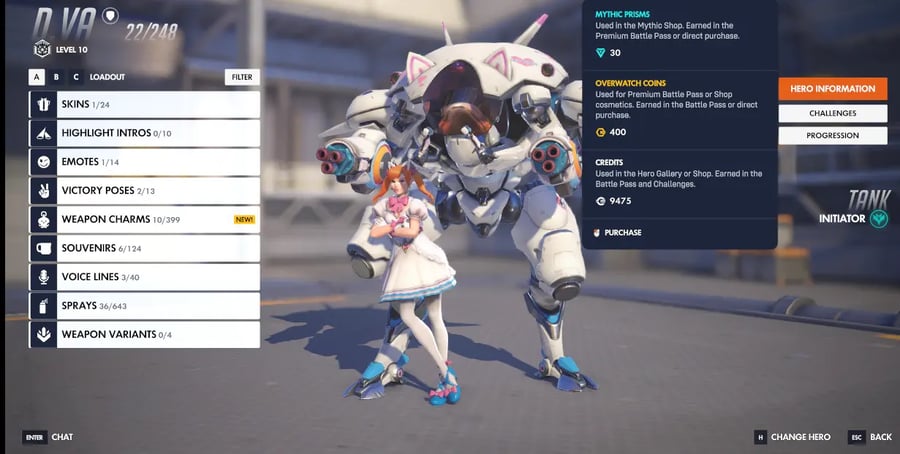900x454 pixels.
Task: Open Highlight Intros list
Action: tap(145, 133)
